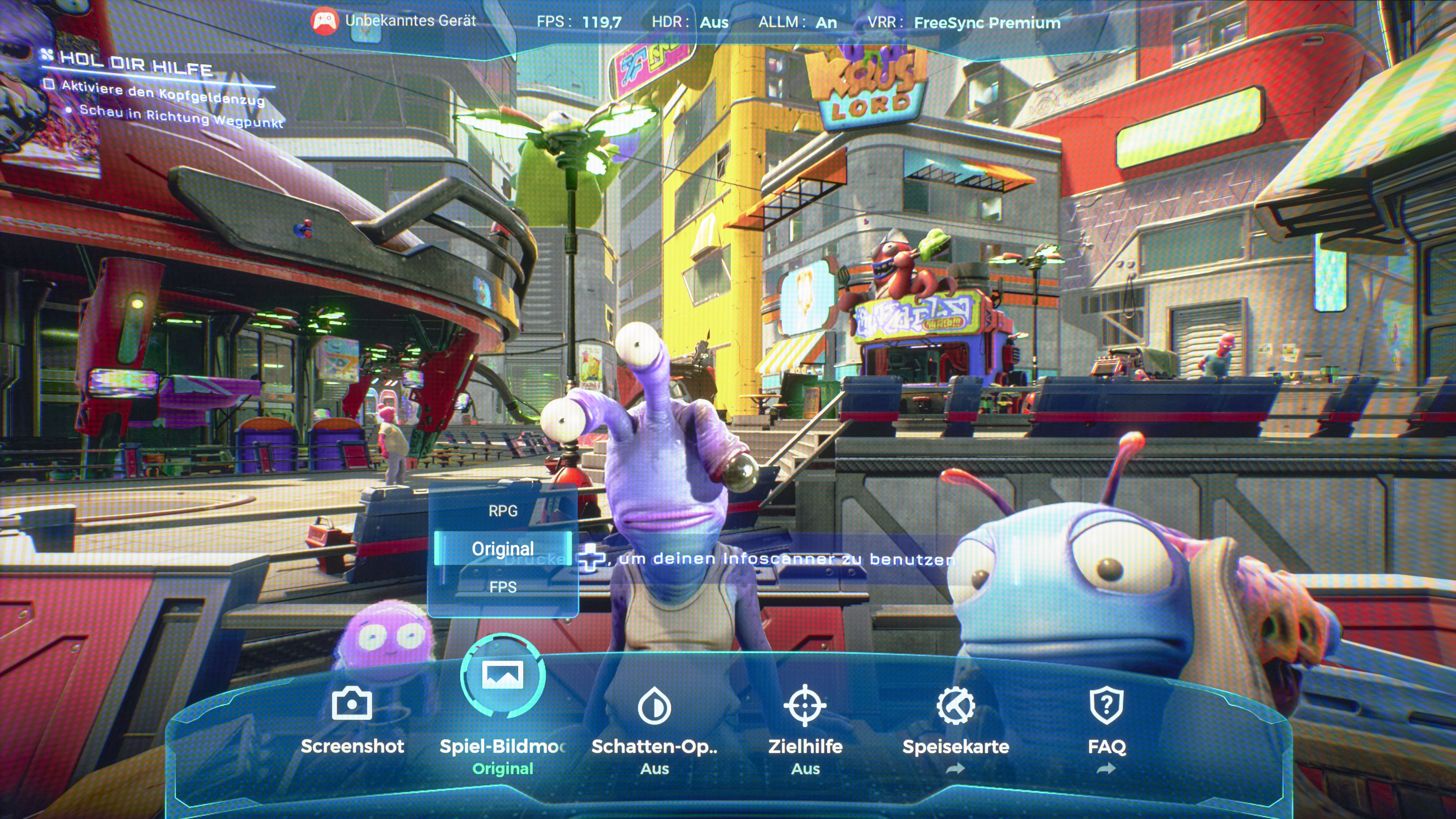This screenshot has height=819, width=1456.
Task: Select the Original picture mode
Action: (x=502, y=548)
